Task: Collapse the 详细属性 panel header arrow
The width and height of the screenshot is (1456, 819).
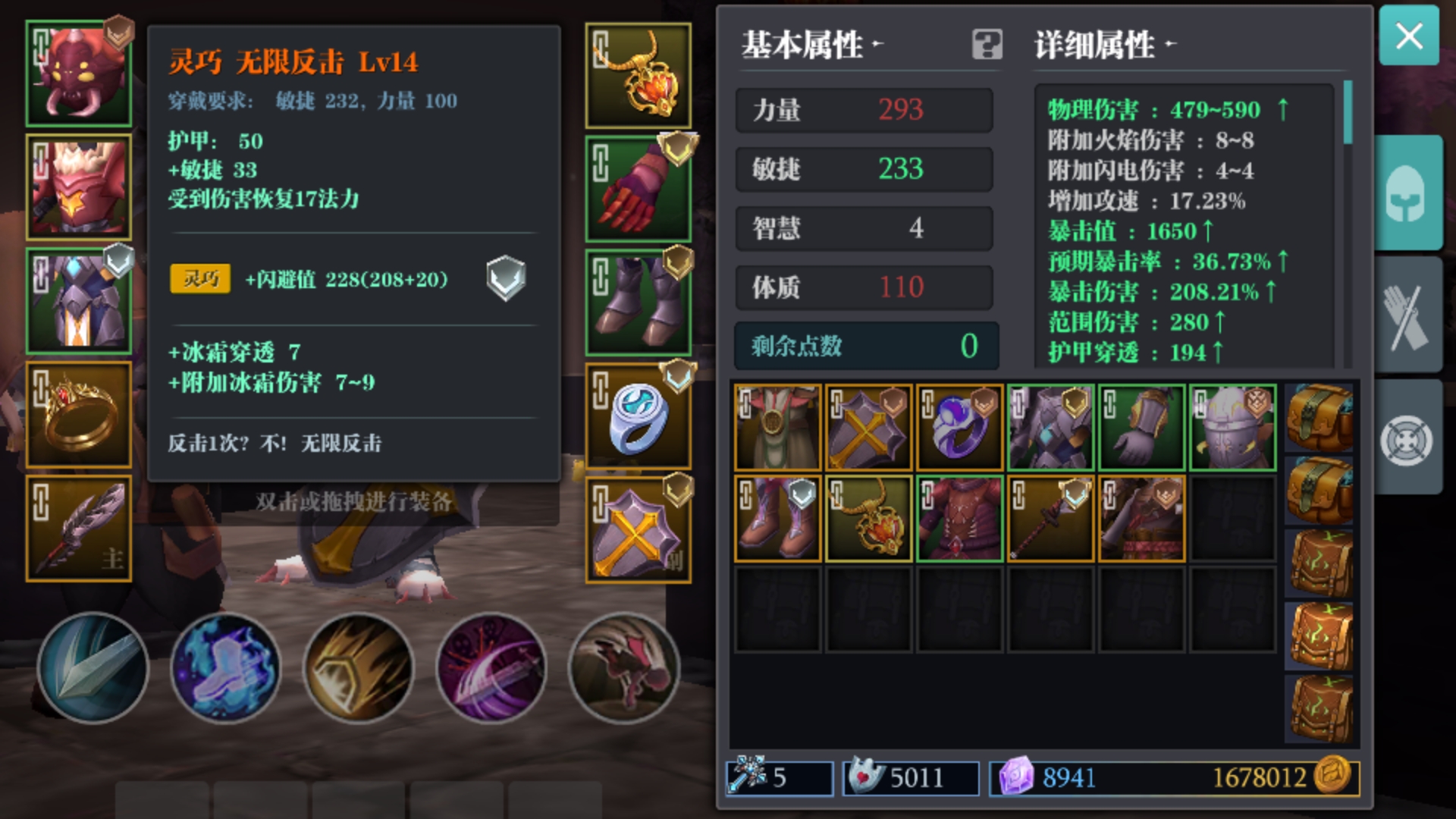Action: [x=1172, y=45]
